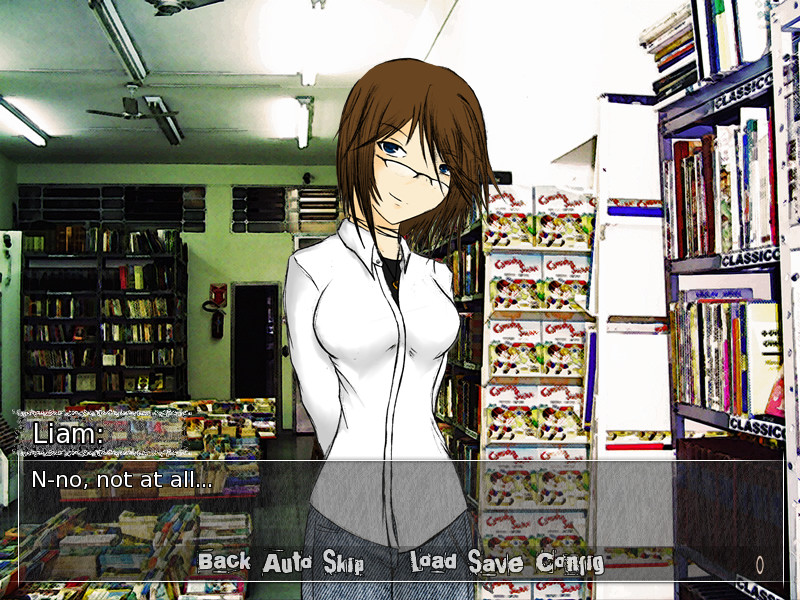Viewport: 800px width, 600px height.
Task: Open the Config settings
Action: 570,563
